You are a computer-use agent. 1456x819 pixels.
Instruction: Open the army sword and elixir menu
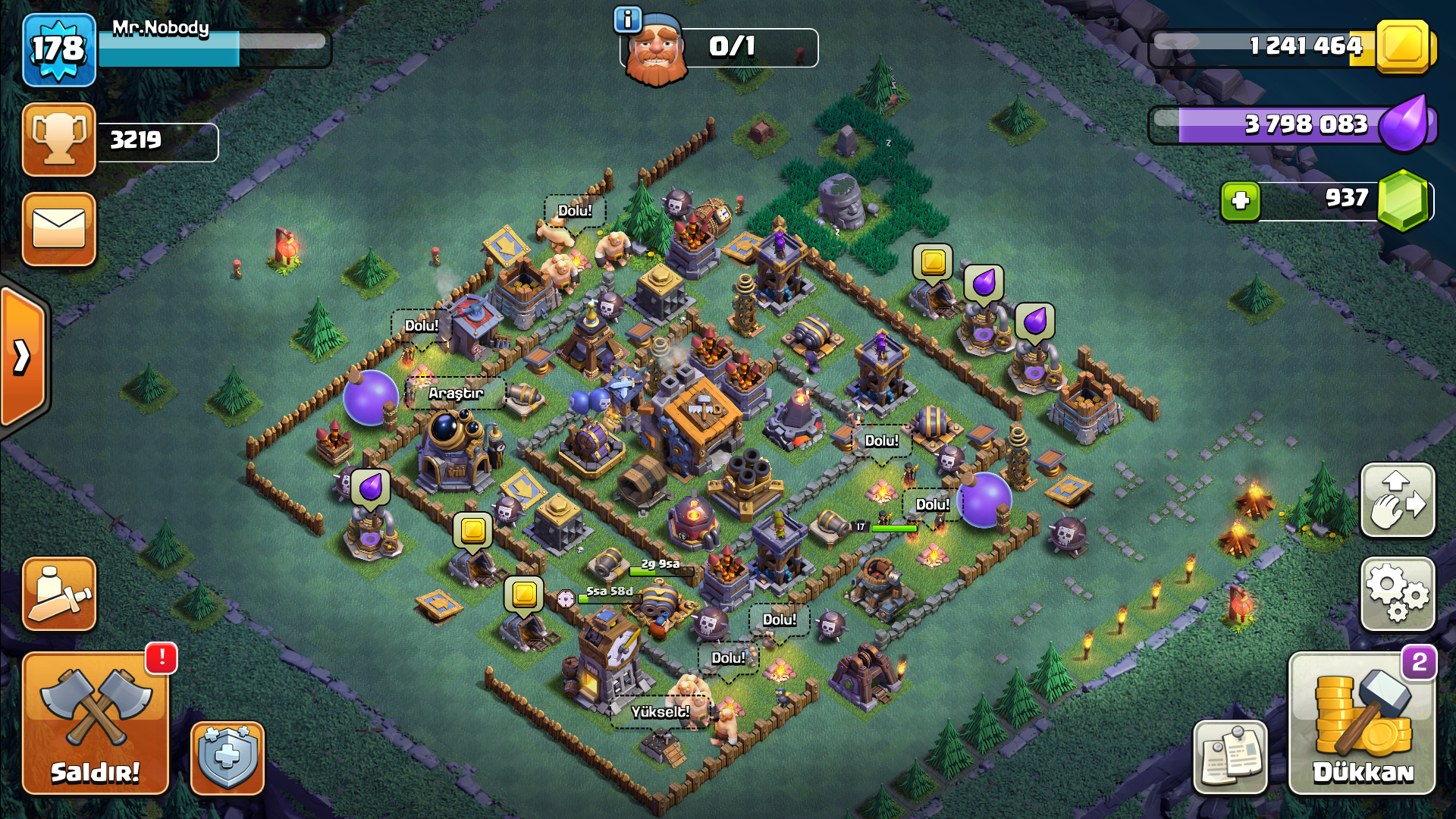point(59,595)
